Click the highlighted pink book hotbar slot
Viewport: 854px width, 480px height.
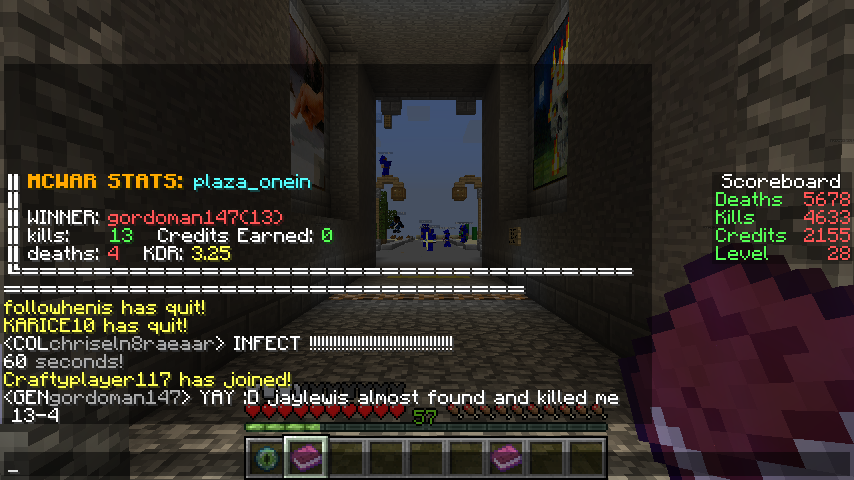[x=305, y=457]
